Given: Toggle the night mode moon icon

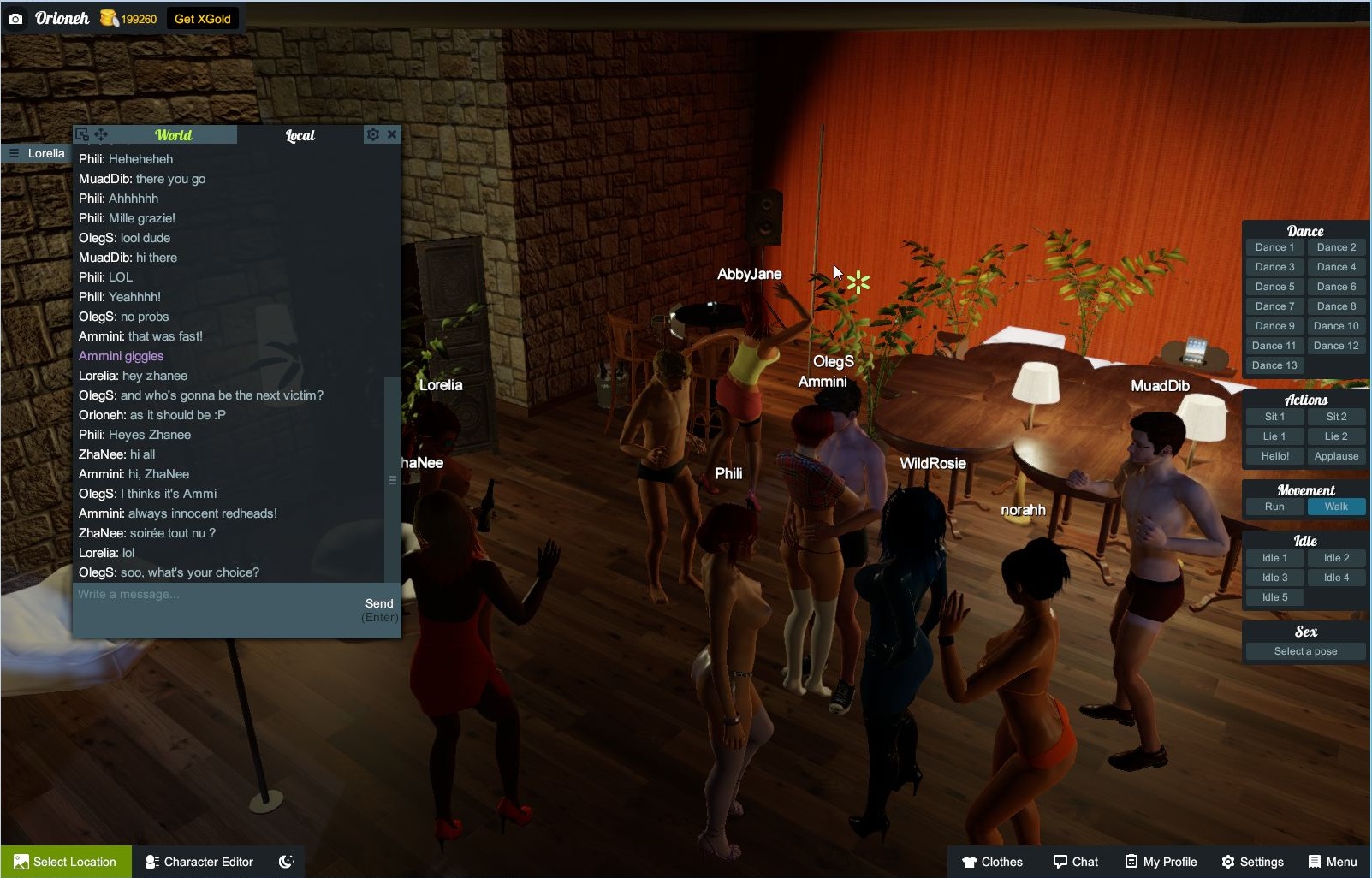Looking at the screenshot, I should pos(287,862).
